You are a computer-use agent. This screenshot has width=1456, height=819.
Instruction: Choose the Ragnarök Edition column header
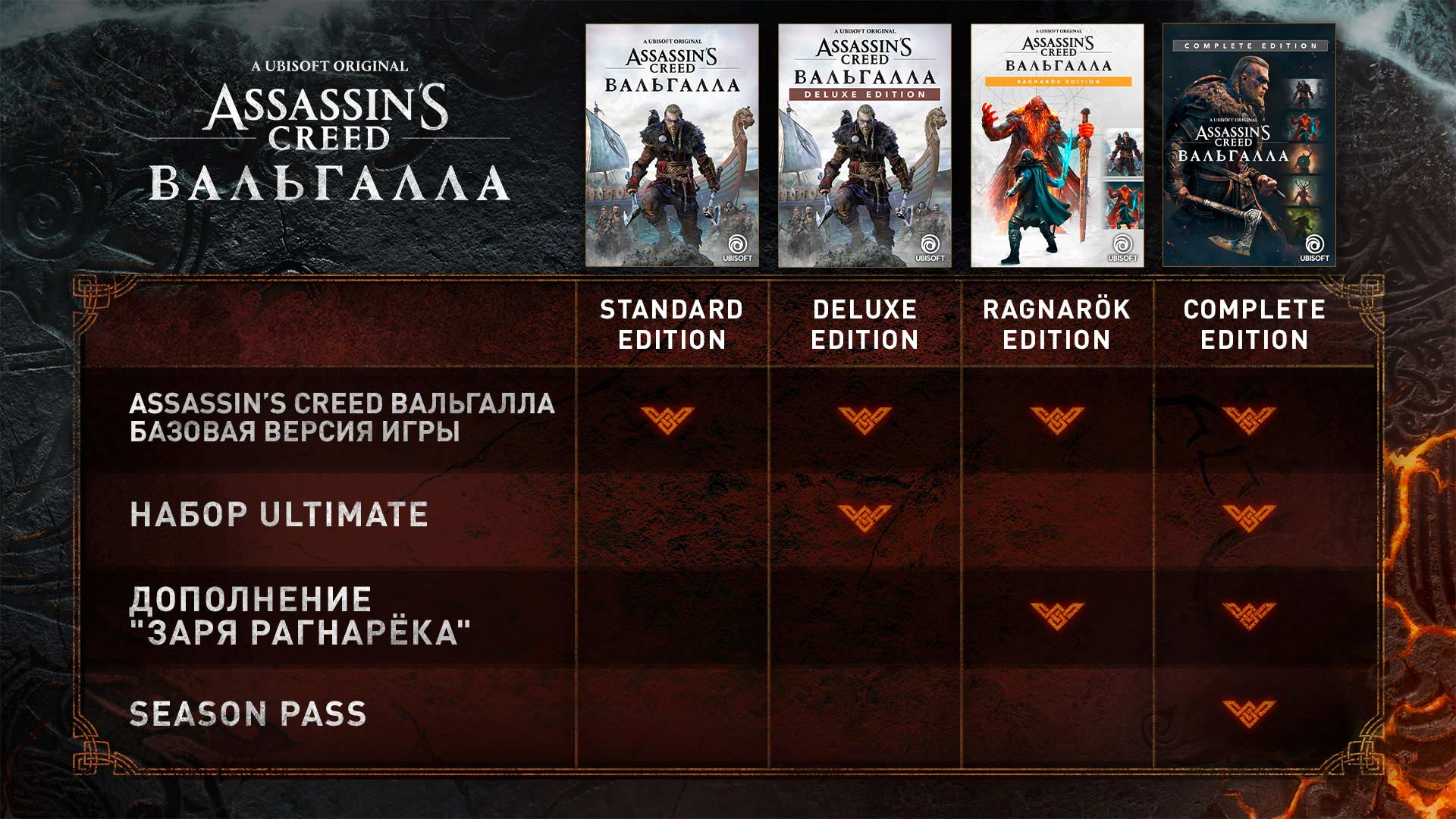1056,325
